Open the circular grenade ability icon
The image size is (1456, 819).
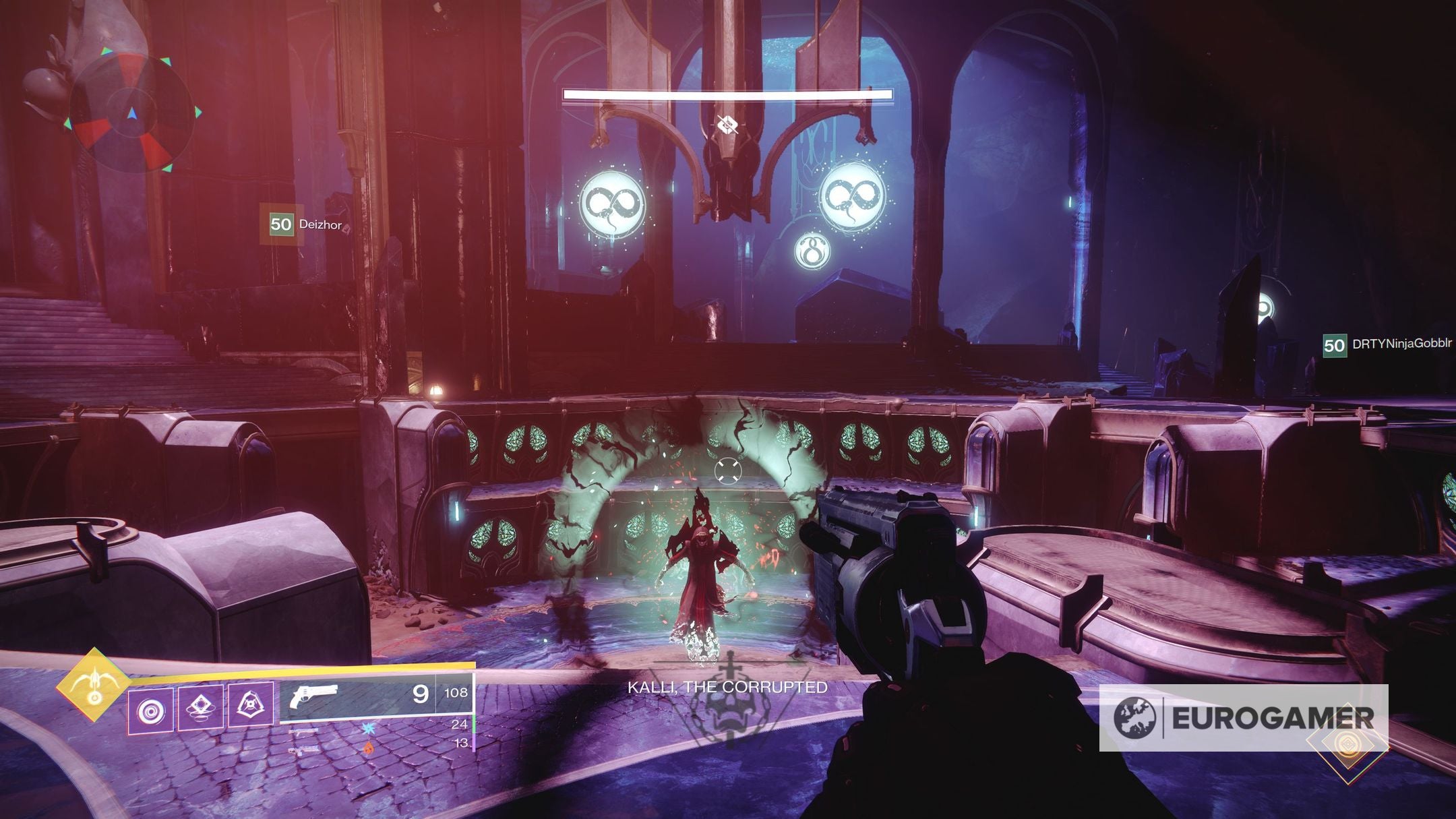click(x=151, y=711)
